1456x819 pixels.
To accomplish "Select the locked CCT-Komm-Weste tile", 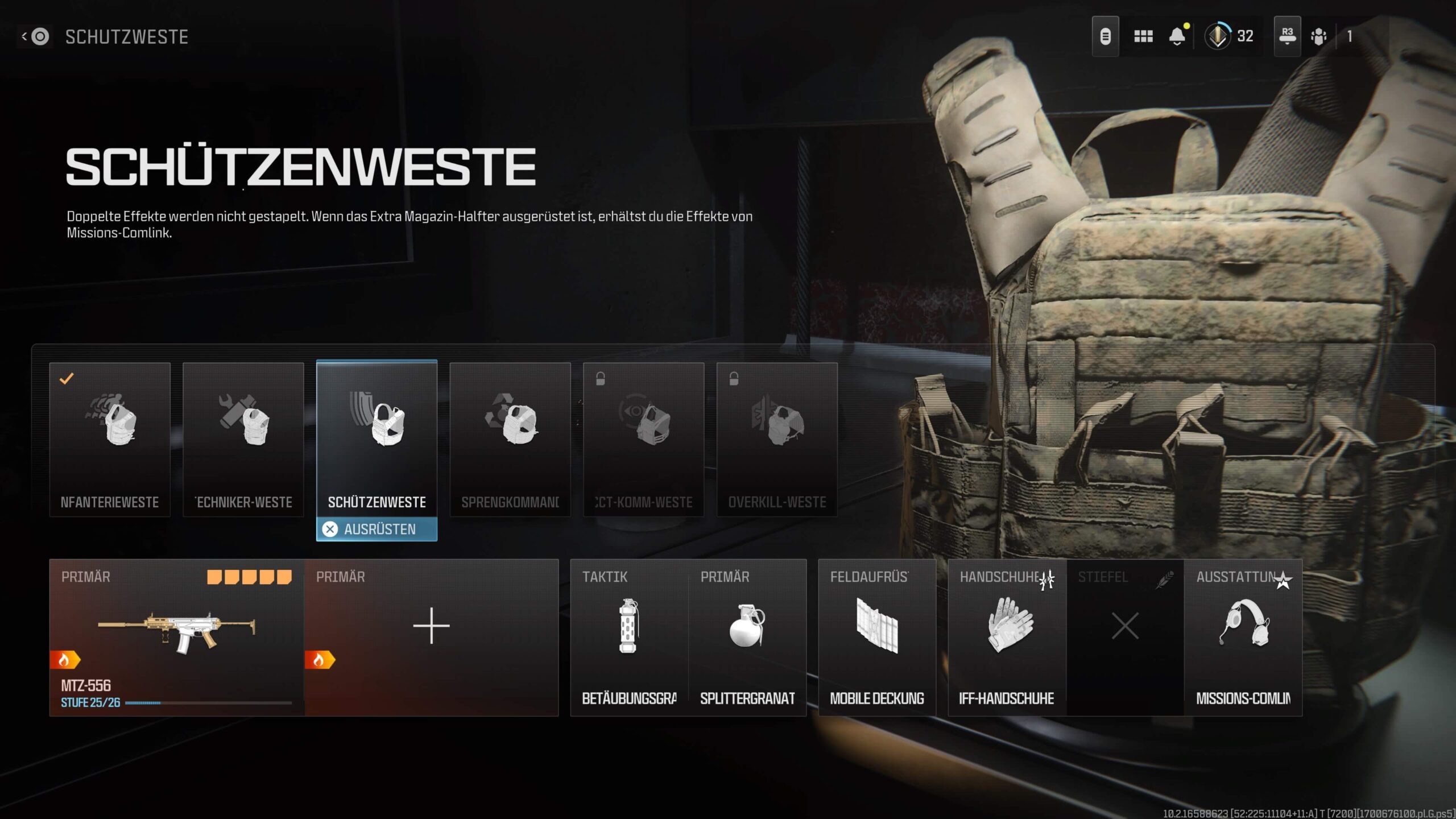I will [x=644, y=439].
